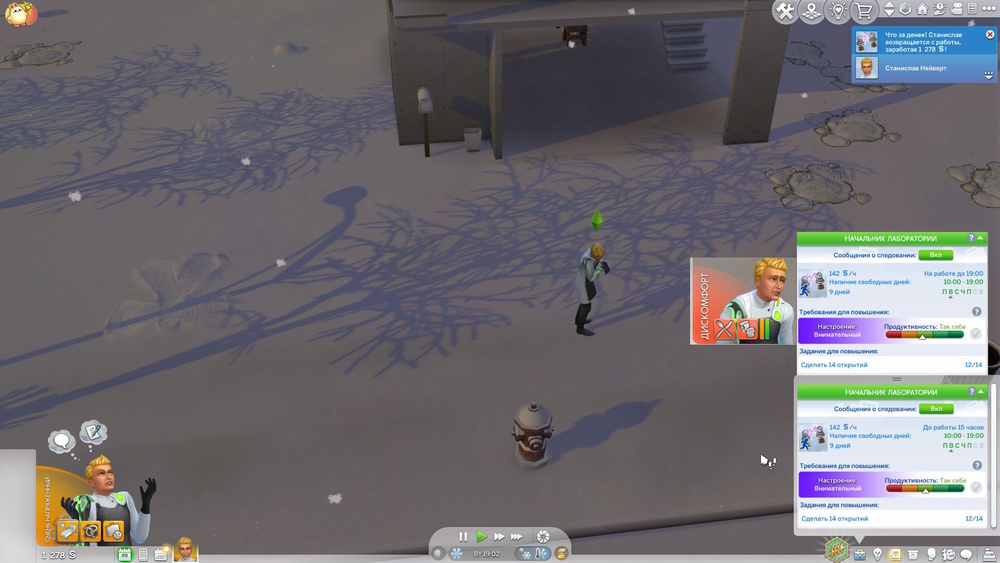Dismiss the work return notification
The height and width of the screenshot is (563, 1000).
pos(990,34)
